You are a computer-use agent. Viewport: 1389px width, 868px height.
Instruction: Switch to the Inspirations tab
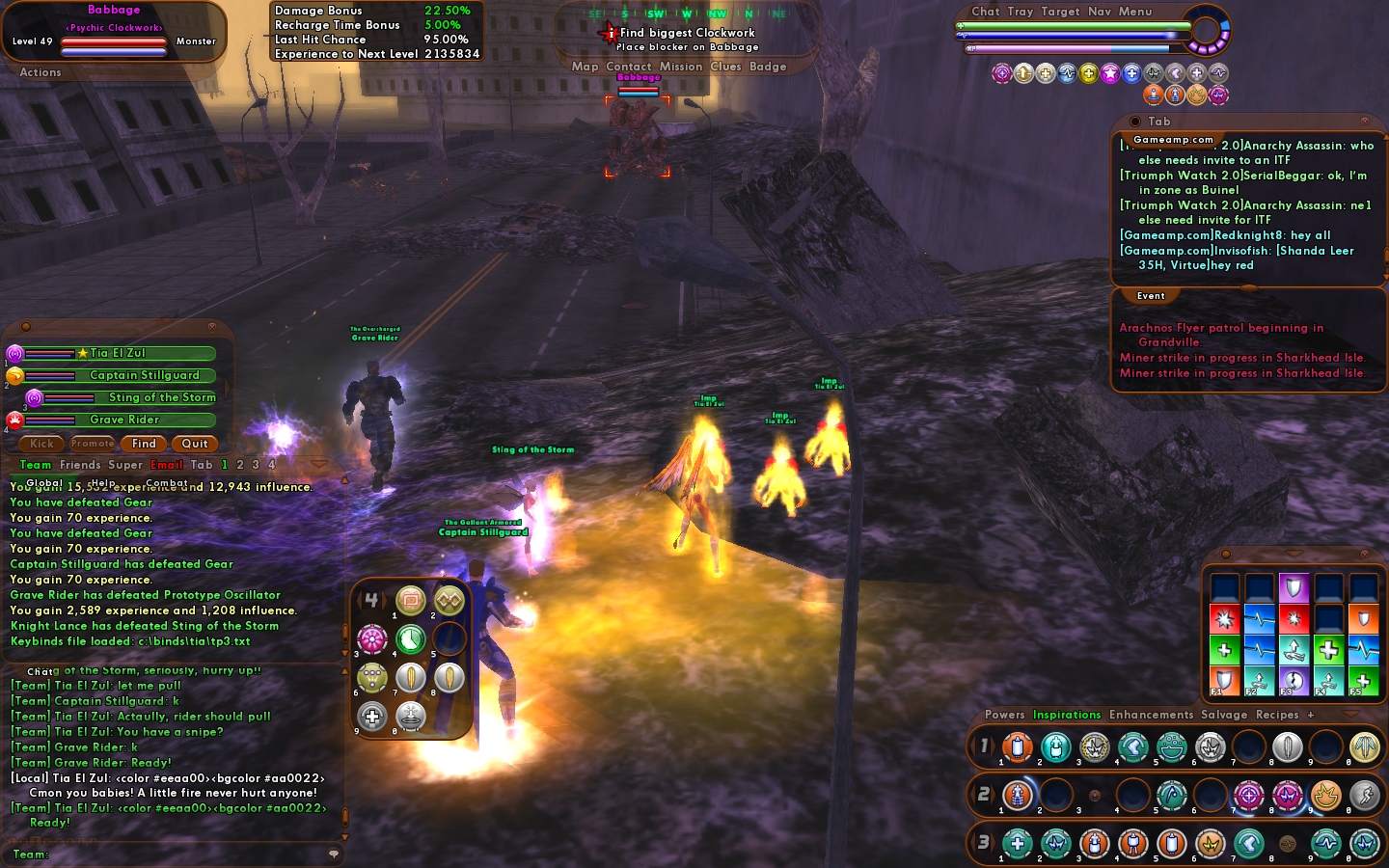point(1067,715)
